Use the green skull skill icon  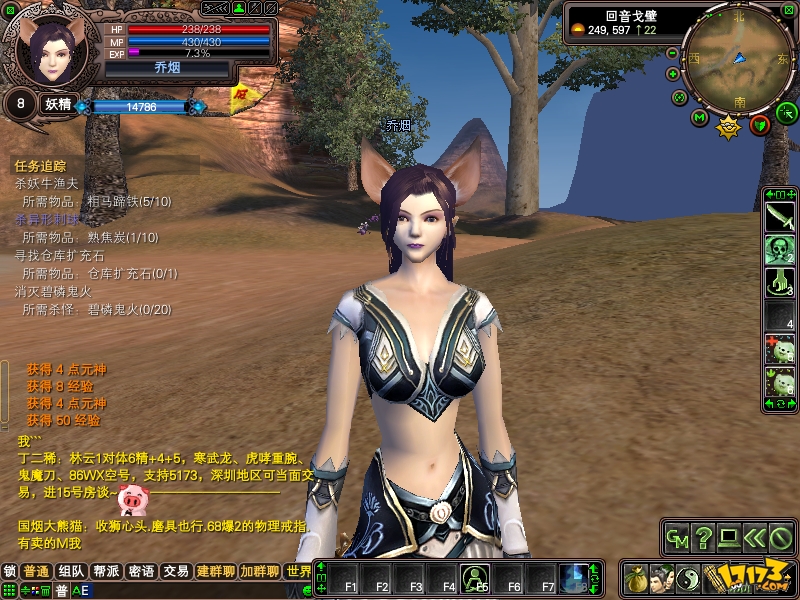tap(779, 250)
